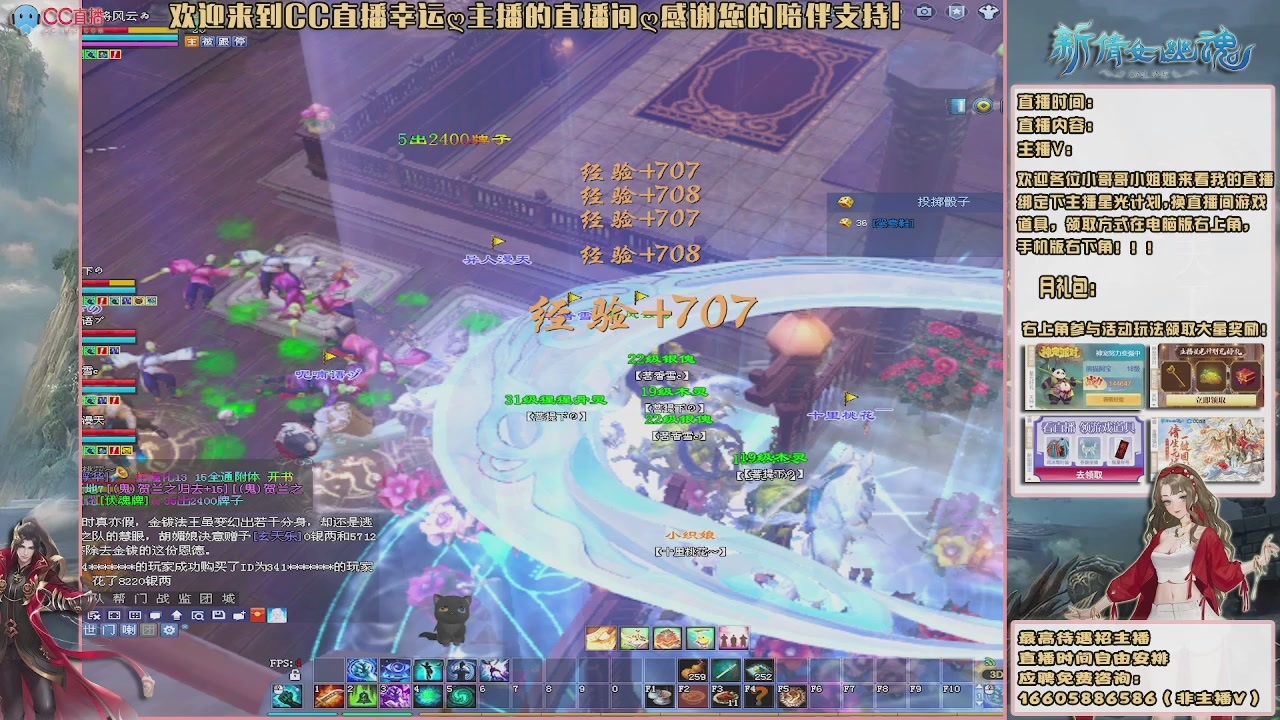1280x720 pixels.
Task: Click the camera screenshot icon above the game scene
Action: point(924,11)
